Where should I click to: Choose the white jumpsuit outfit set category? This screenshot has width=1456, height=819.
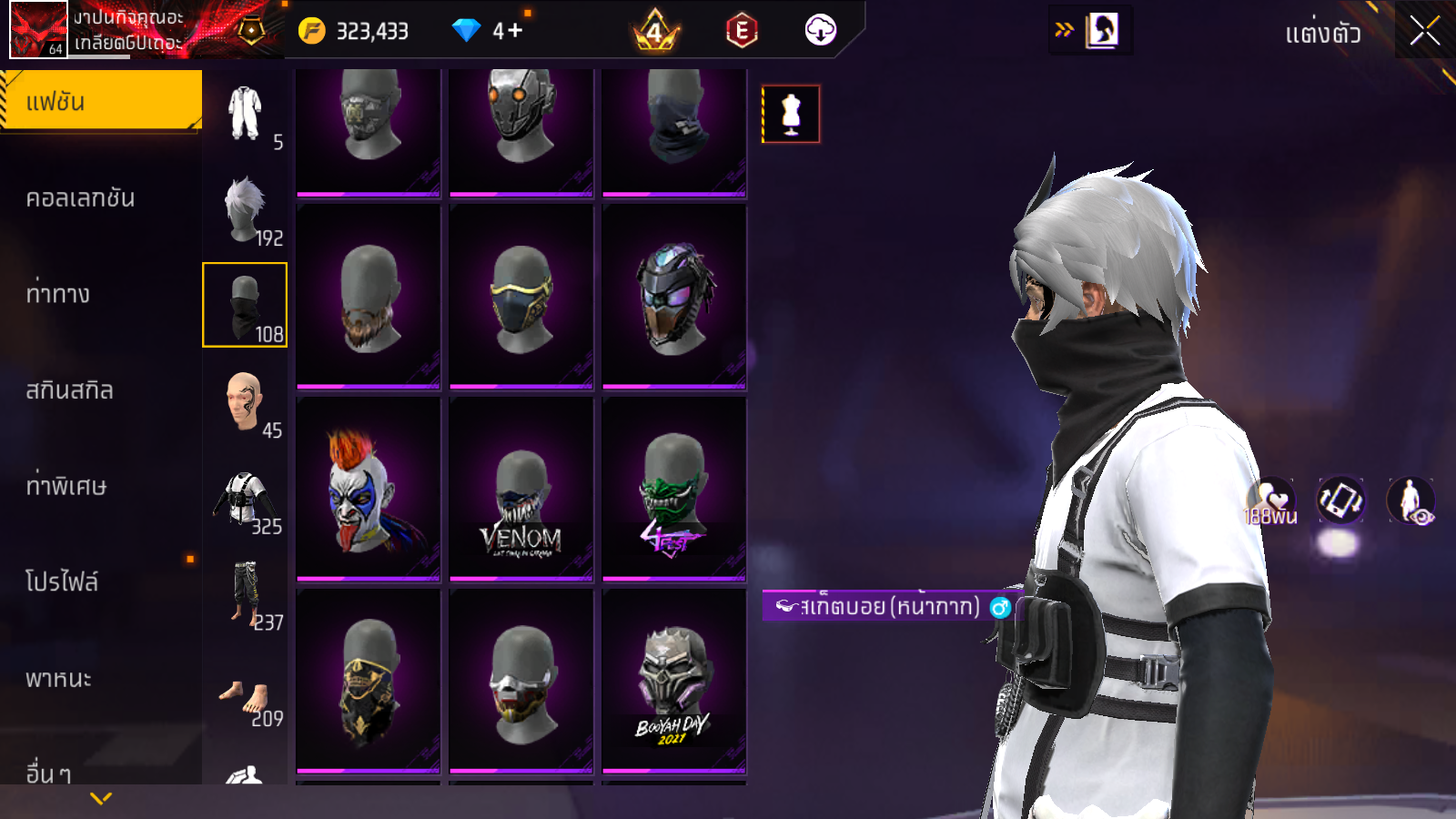tap(245, 115)
